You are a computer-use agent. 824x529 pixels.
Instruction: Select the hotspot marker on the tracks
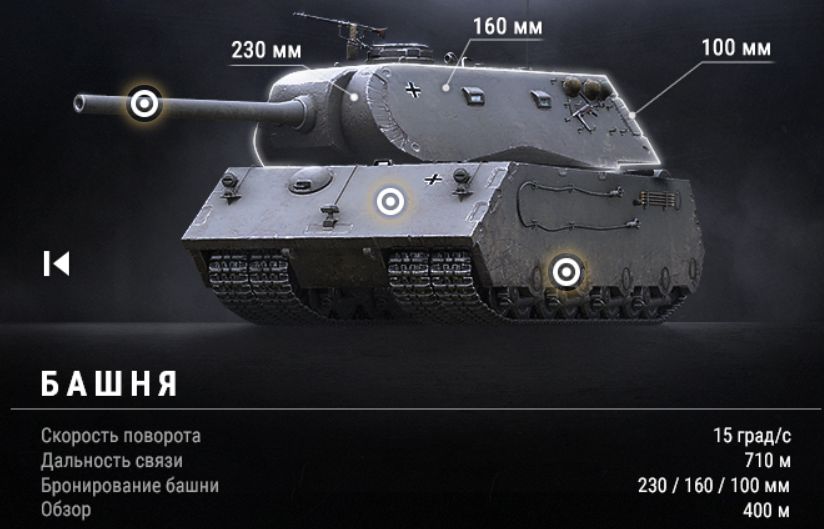coord(566,270)
